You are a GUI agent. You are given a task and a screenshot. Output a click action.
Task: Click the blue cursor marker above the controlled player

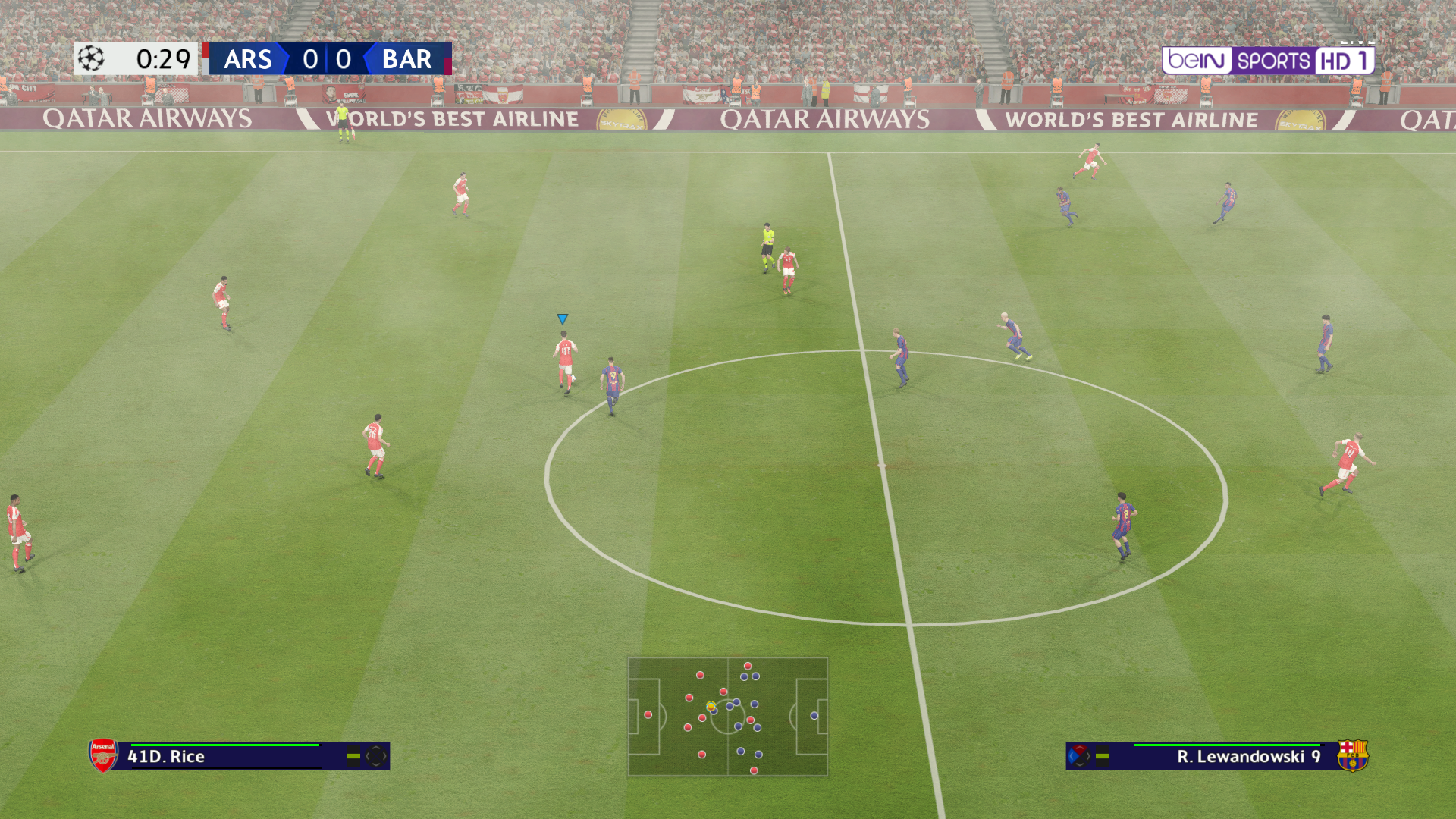(562, 319)
